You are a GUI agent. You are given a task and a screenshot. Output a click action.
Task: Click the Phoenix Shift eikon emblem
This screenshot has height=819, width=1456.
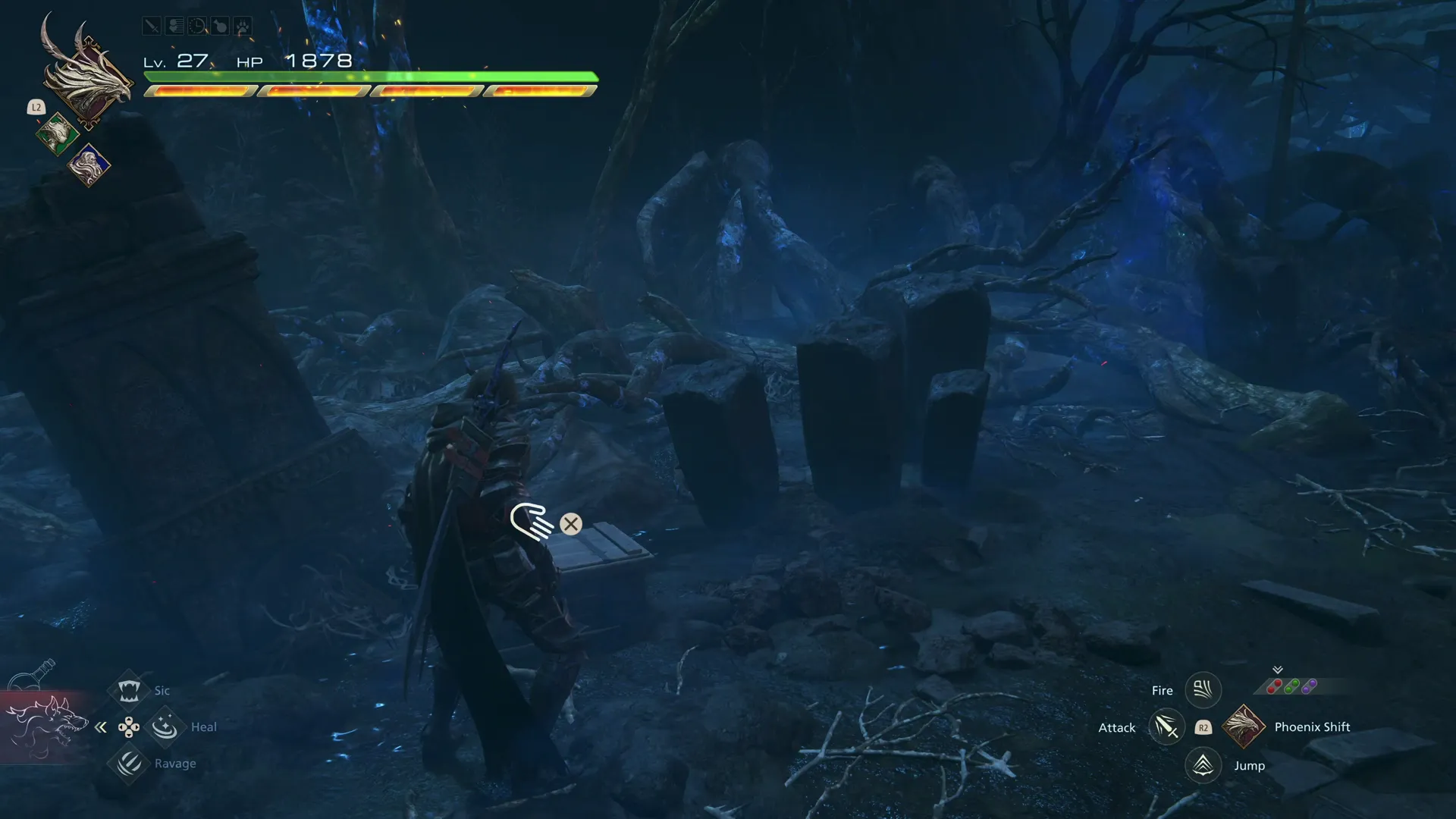click(1244, 726)
